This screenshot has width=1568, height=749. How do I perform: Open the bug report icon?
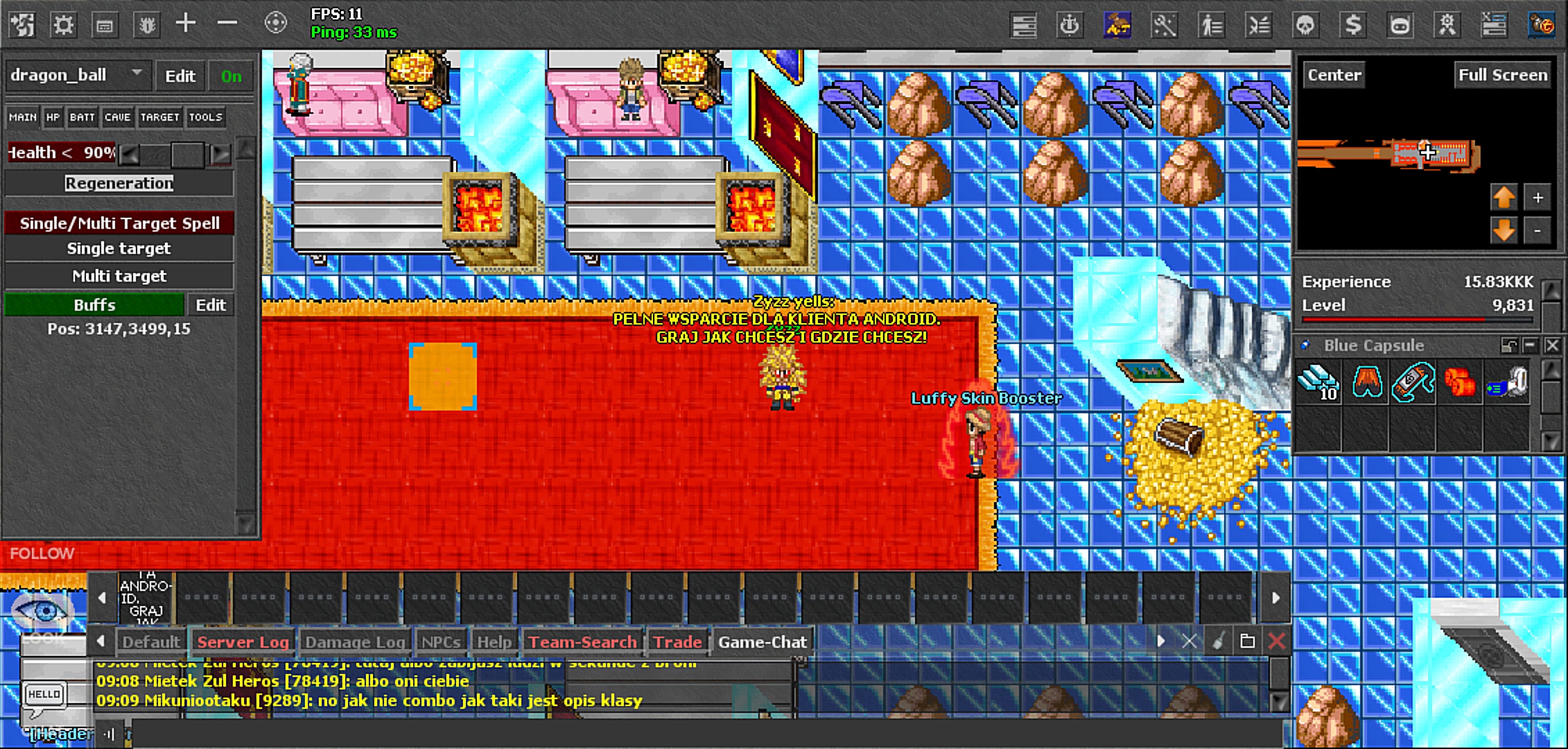(146, 23)
